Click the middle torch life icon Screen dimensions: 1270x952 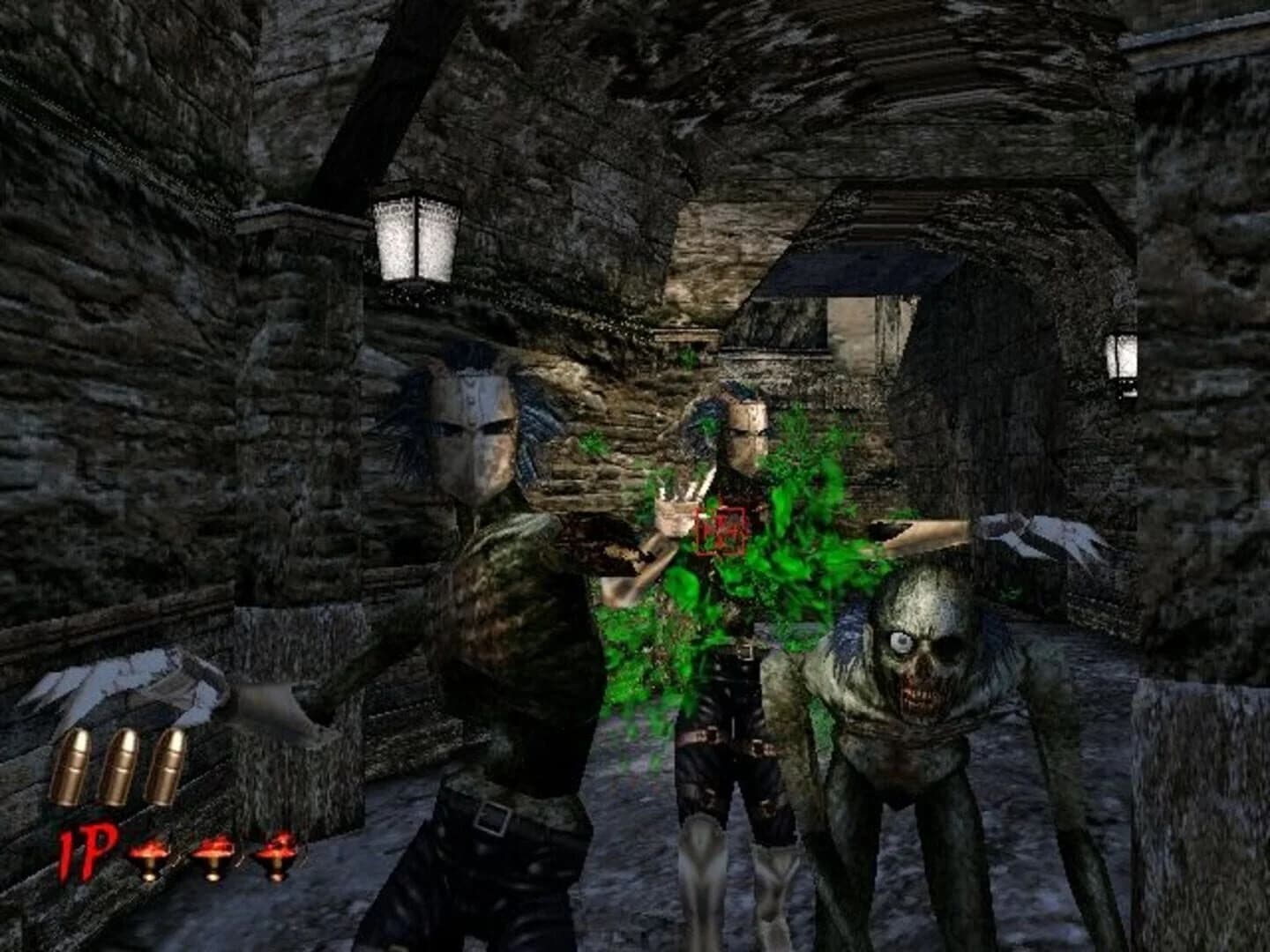212,855
